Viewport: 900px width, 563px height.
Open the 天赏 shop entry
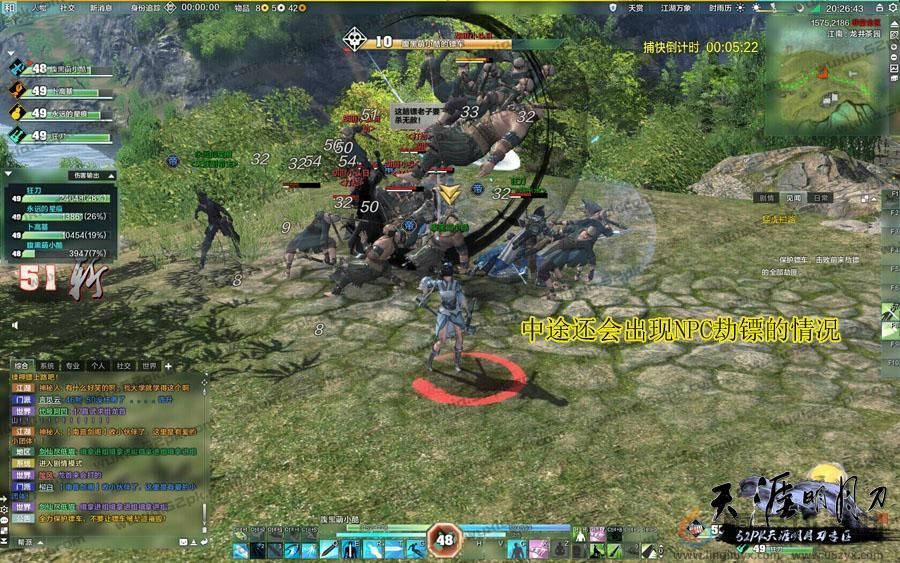coord(635,7)
